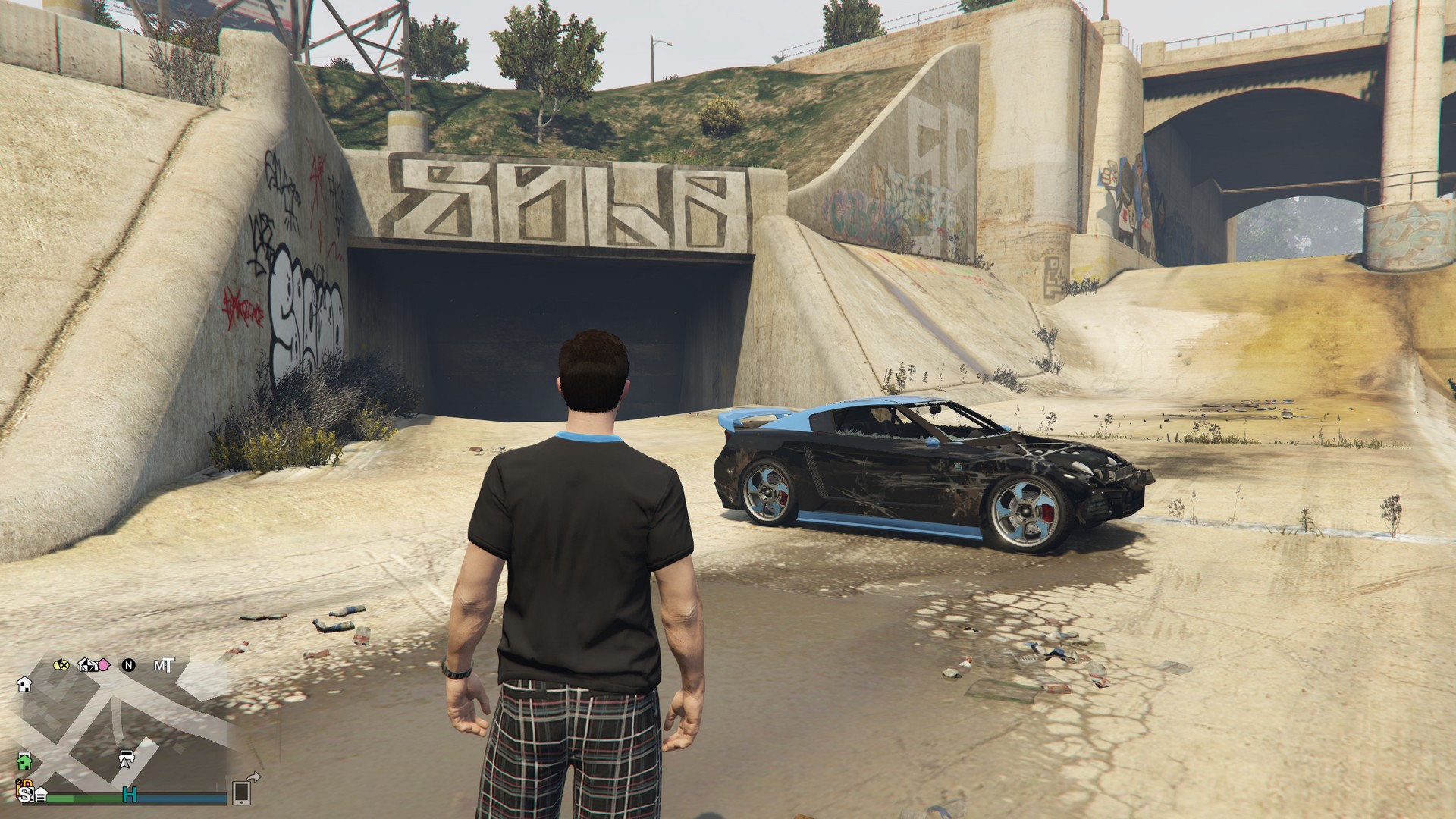Click the S stranger blip near the stat bars
1456x819 pixels.
click(x=26, y=795)
